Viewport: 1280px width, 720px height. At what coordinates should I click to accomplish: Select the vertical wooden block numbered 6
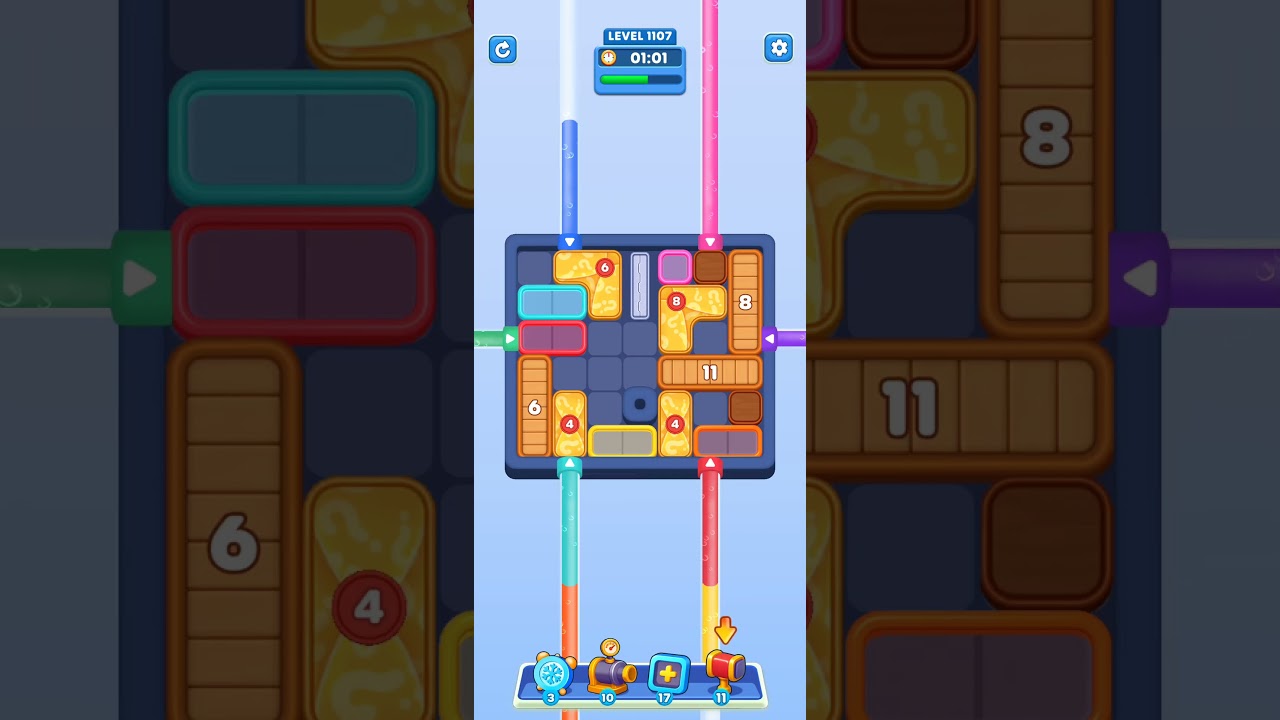[x=534, y=407]
